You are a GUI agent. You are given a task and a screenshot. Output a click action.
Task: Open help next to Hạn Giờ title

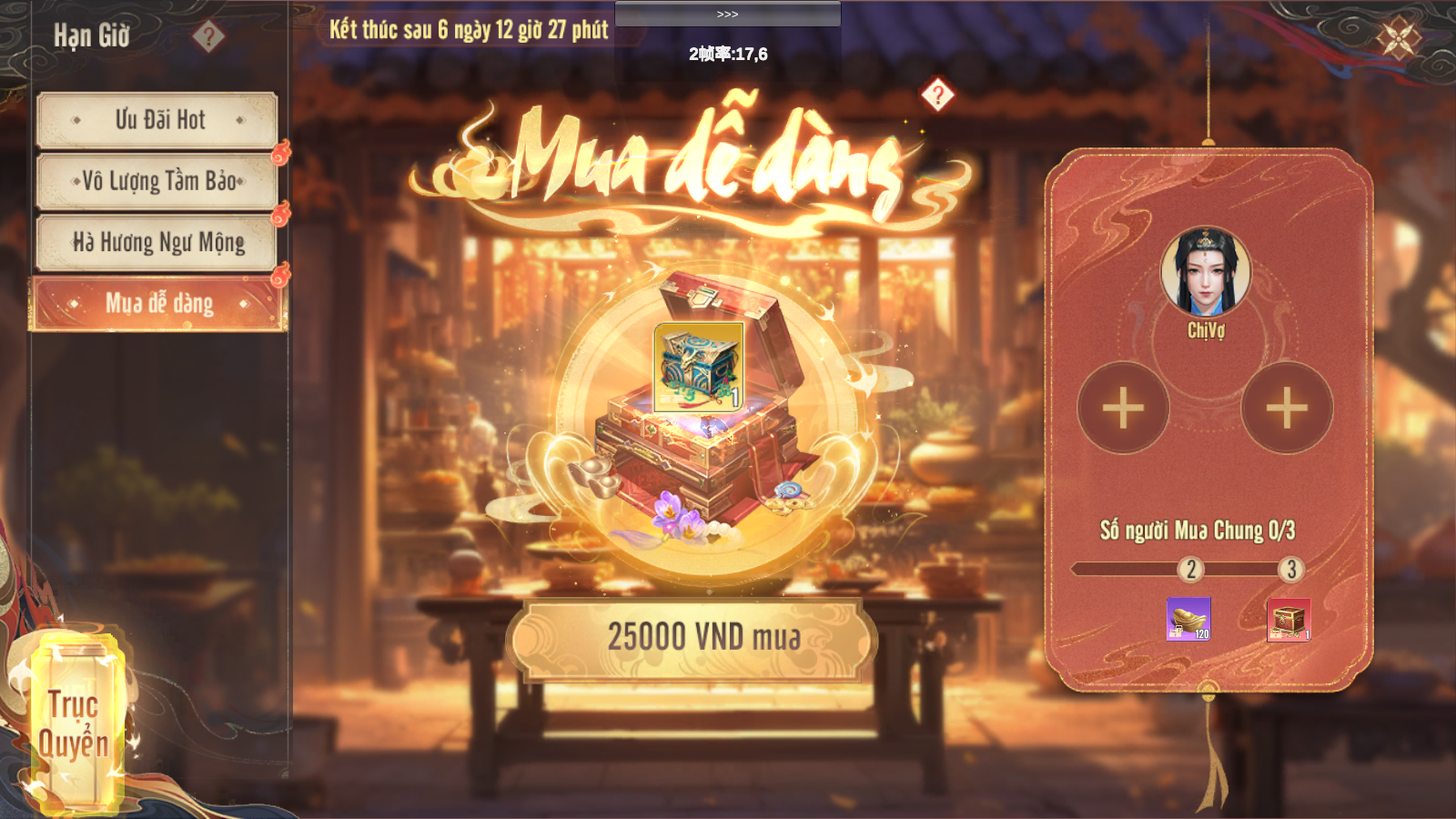[x=208, y=36]
